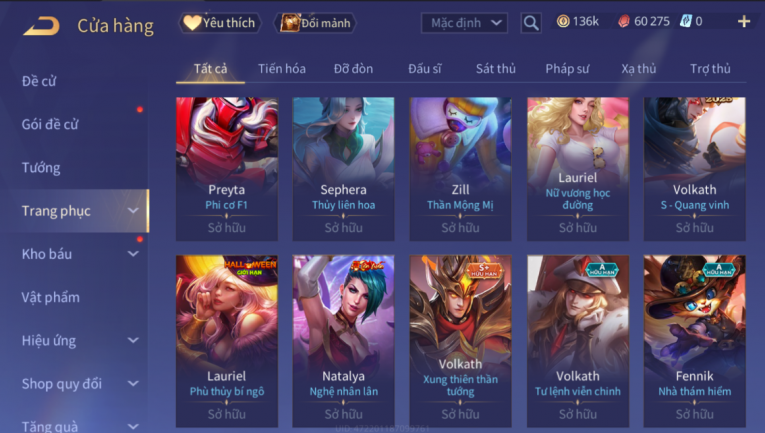
Task: Open the Tướng heroes section
Action: [x=41, y=167]
